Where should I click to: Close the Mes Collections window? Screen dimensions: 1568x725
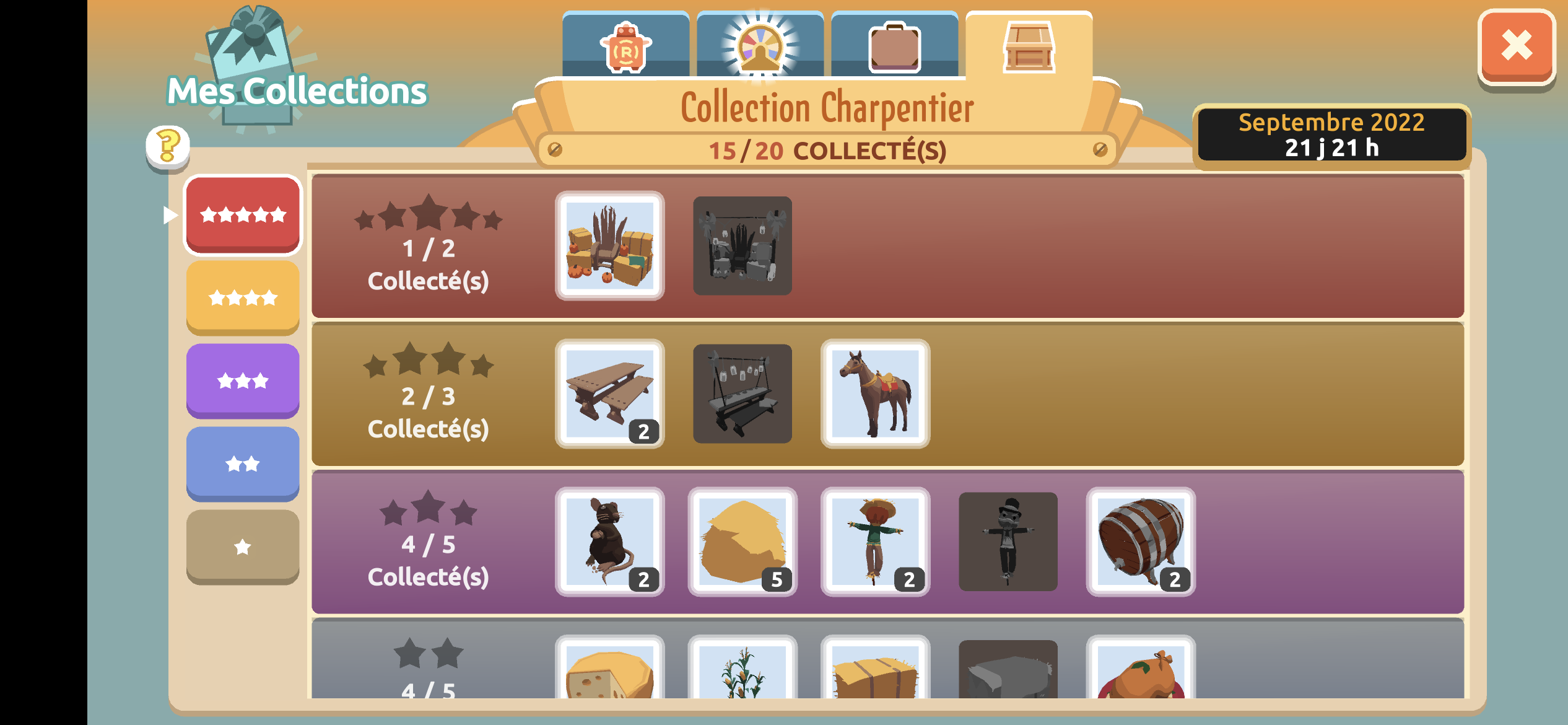click(x=1516, y=47)
